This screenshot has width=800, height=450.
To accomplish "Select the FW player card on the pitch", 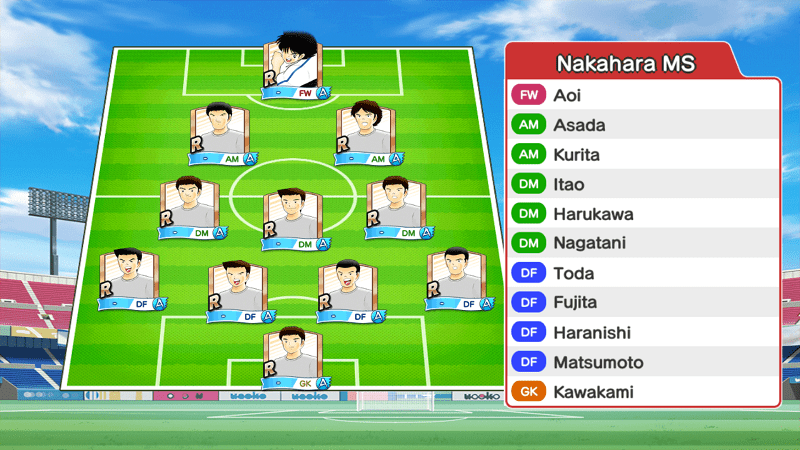I will [x=293, y=68].
